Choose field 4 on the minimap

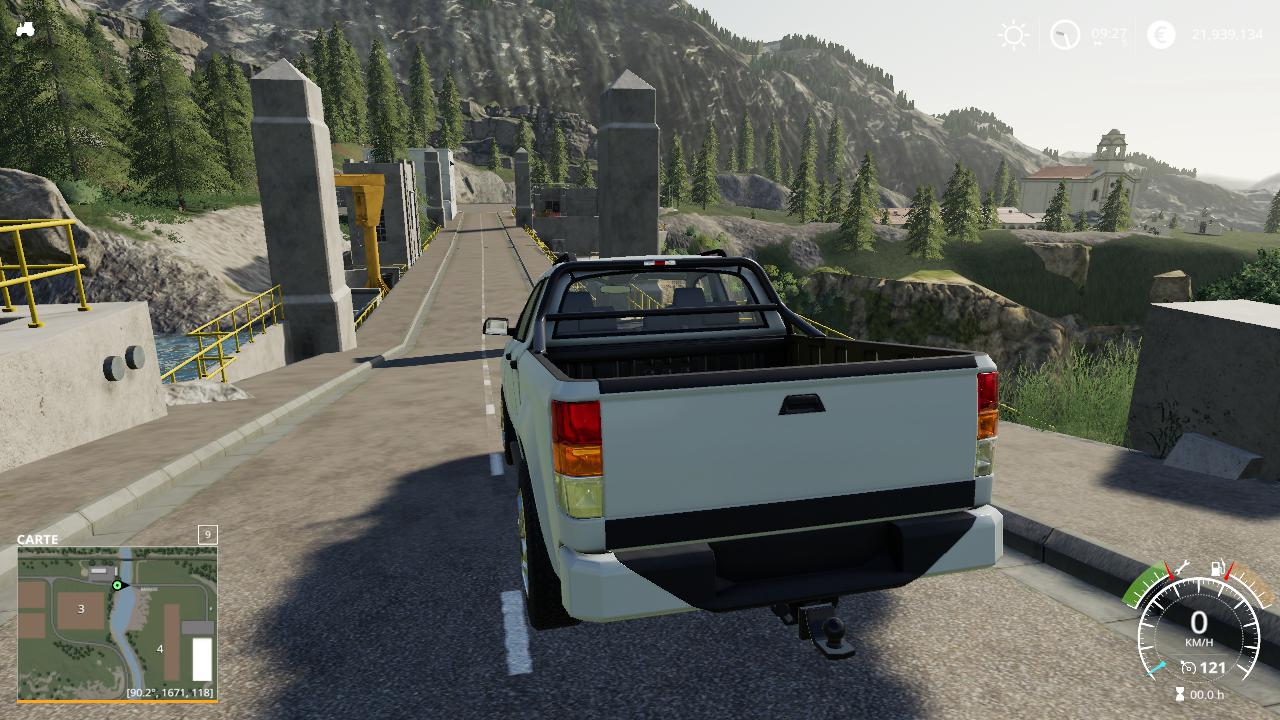161,648
